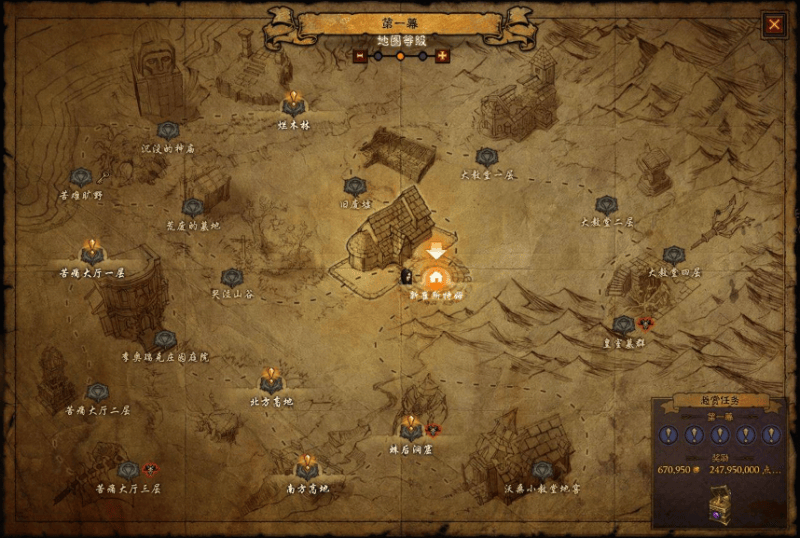Image resolution: width=800 pixels, height=538 pixels.
Task: Select the 苦痛大厅三层 waypoint
Action: [x=128, y=470]
